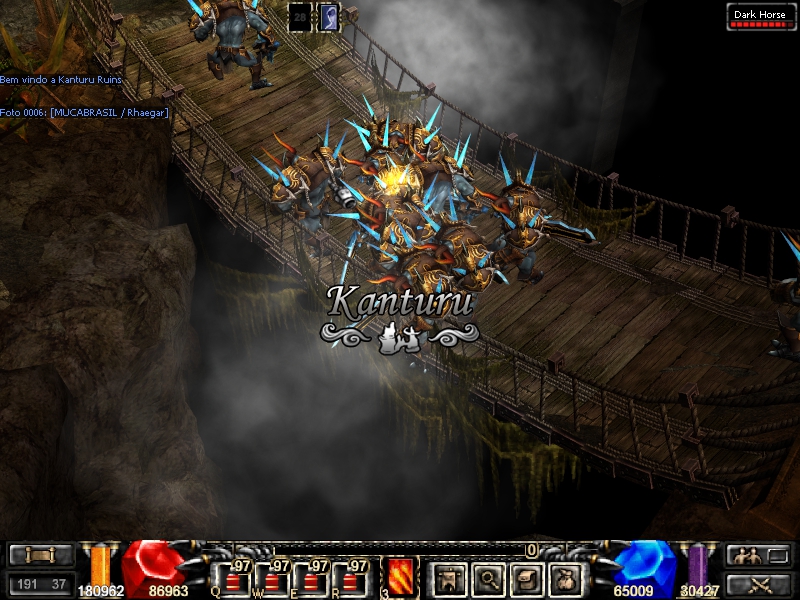
Task: Select the active flame skill icon
Action: point(400,577)
